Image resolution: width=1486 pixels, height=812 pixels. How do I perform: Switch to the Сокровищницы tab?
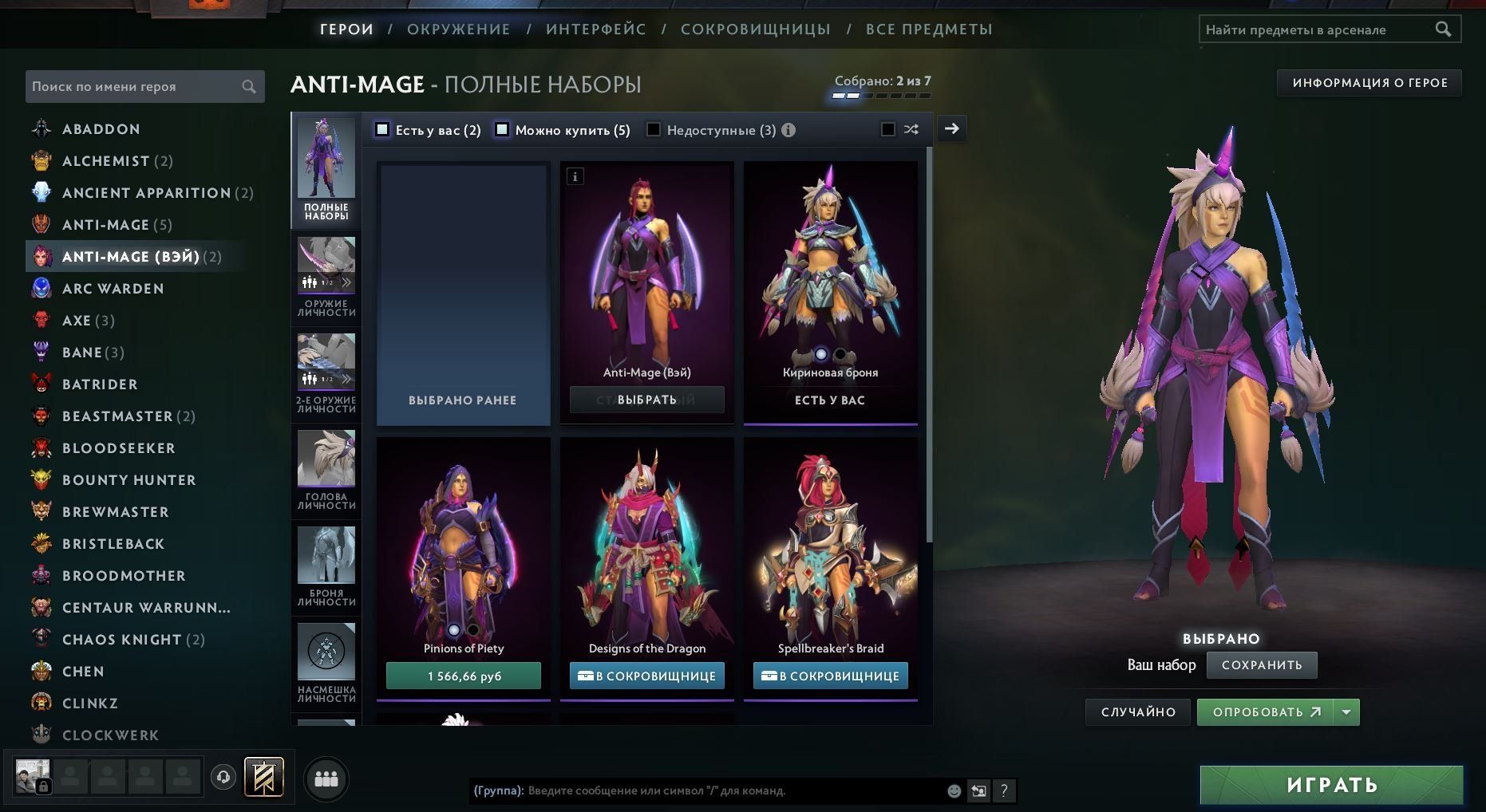755,30
